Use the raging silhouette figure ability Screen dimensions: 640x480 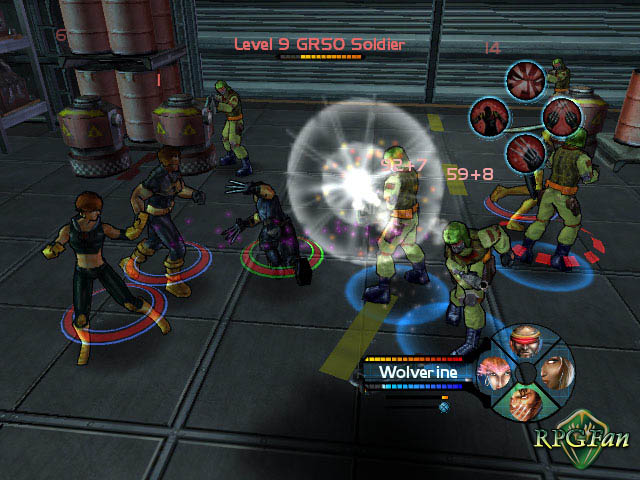(489, 118)
